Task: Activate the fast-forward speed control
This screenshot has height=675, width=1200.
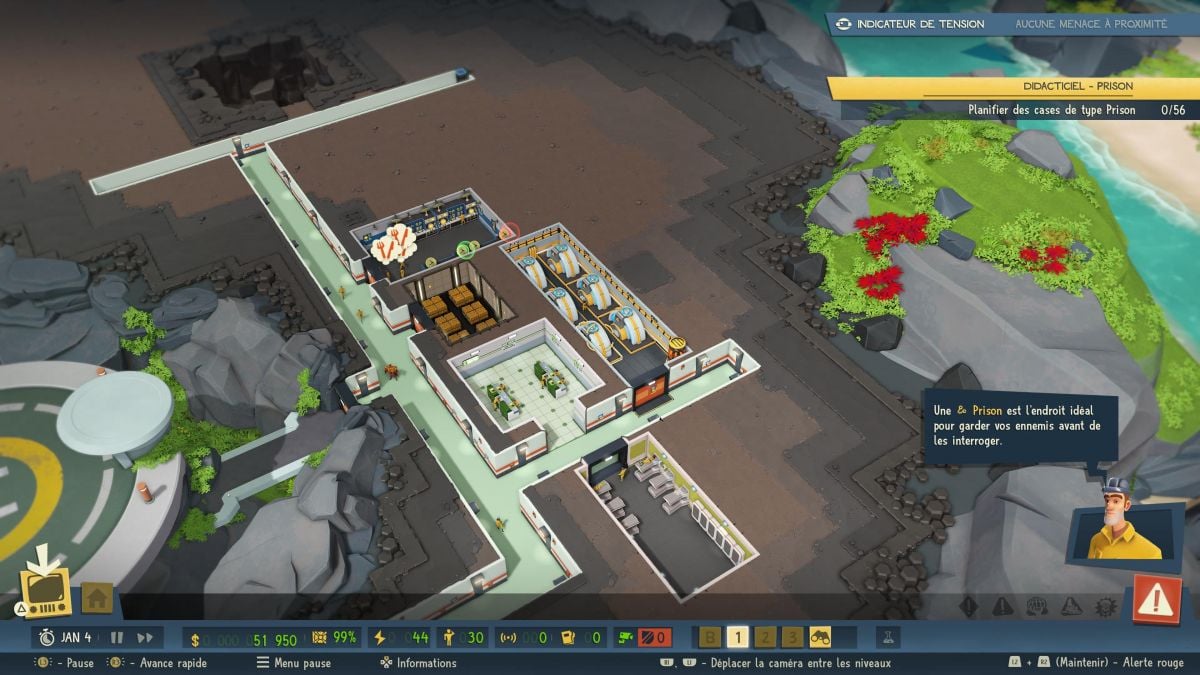Action: pyautogui.click(x=145, y=637)
